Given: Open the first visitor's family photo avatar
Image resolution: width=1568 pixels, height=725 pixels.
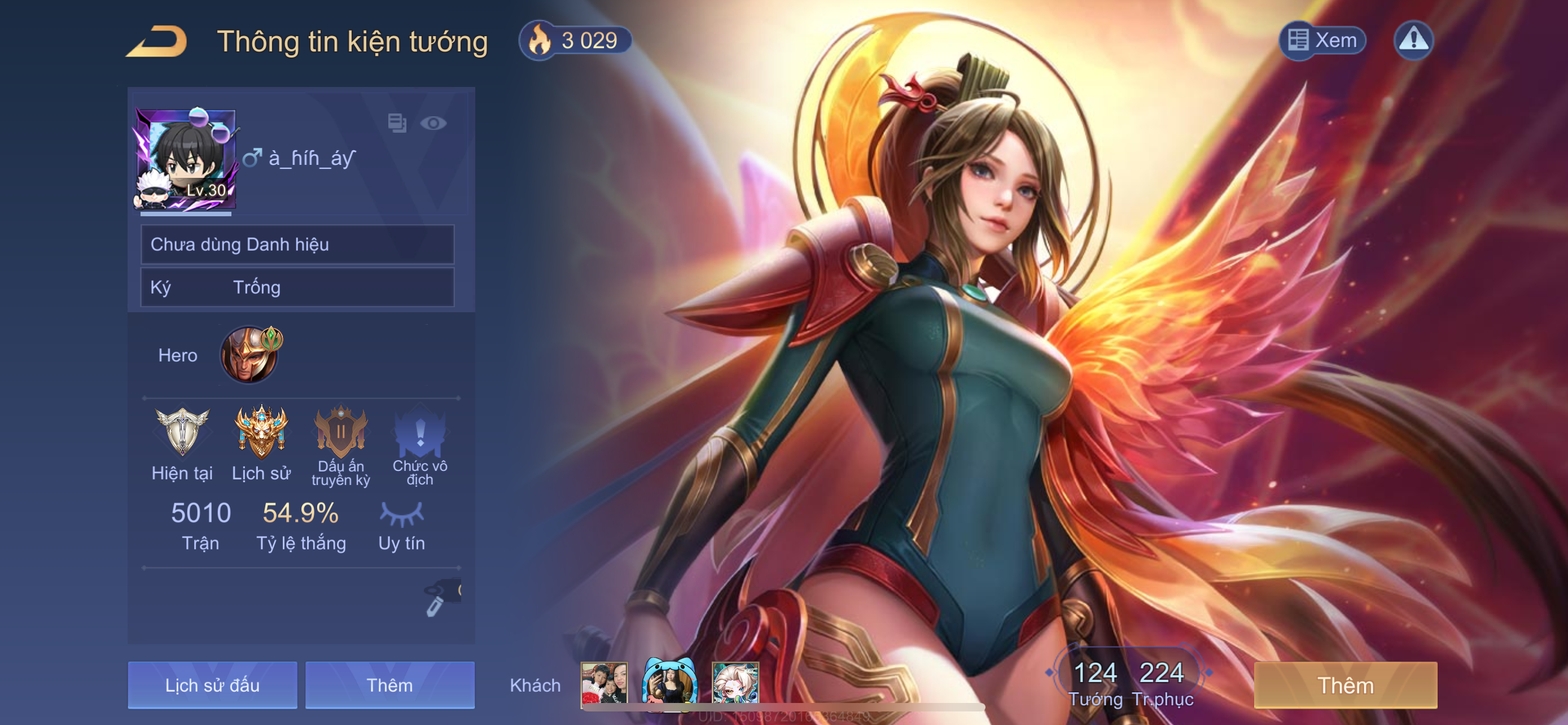Looking at the screenshot, I should [604, 684].
